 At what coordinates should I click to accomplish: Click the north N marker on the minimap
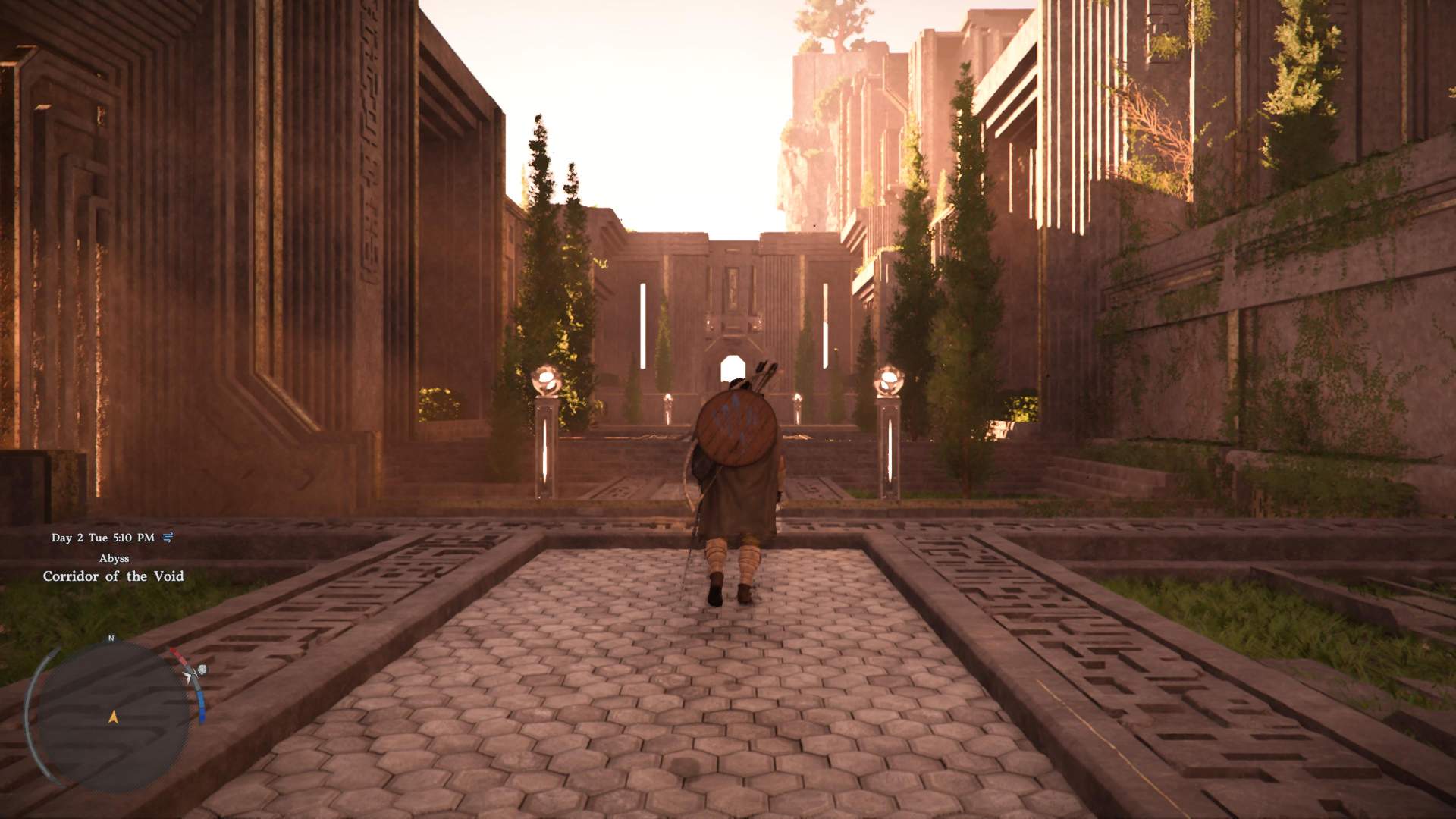click(111, 639)
